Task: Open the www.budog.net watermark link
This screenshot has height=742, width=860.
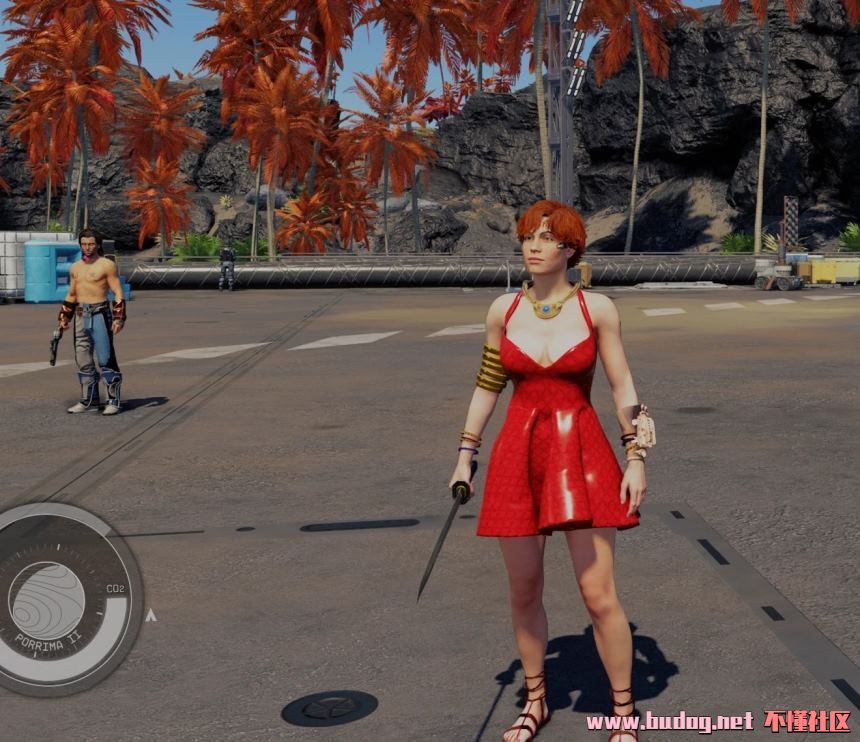Action: pyautogui.click(x=669, y=721)
